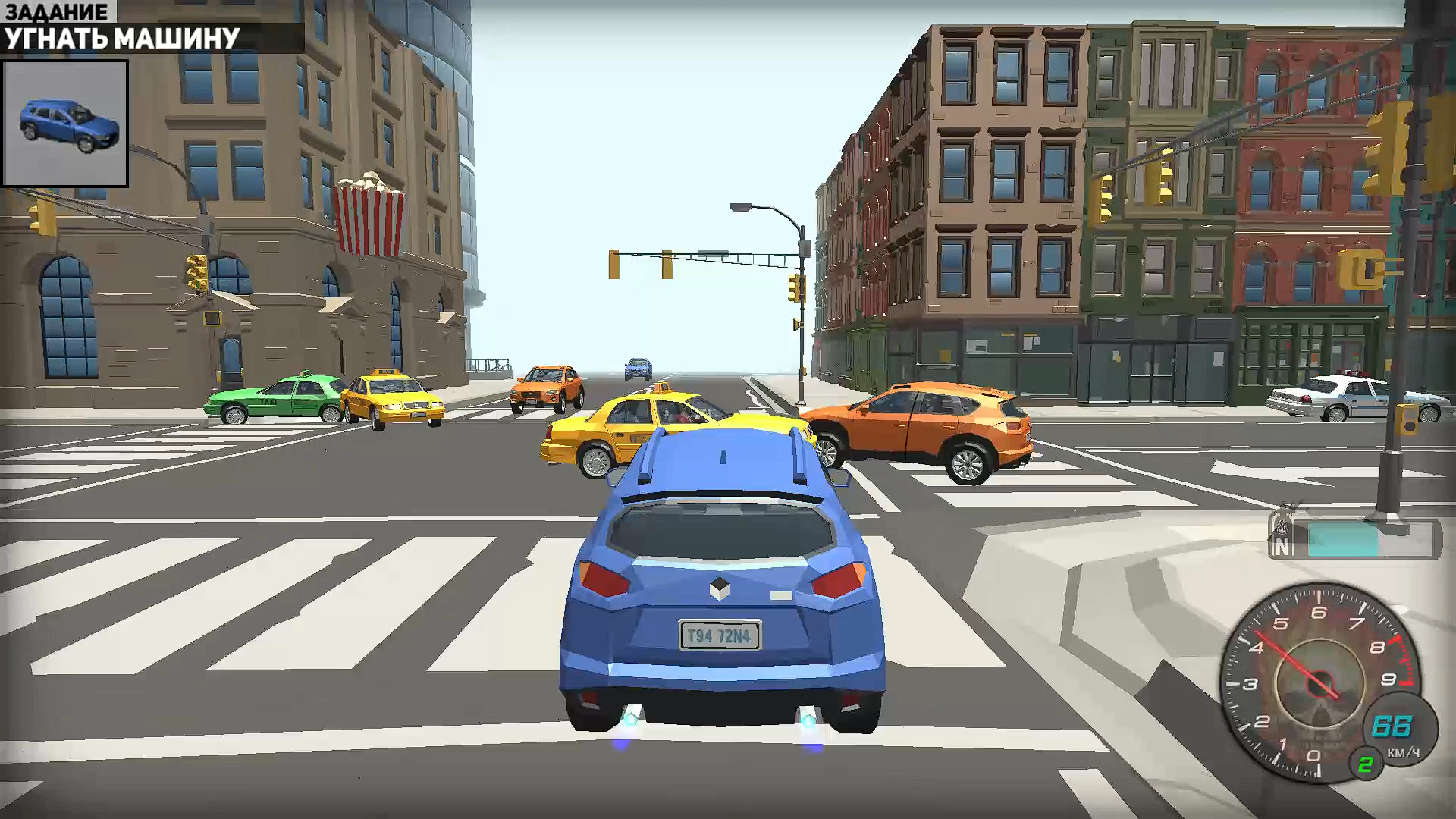The width and height of the screenshot is (1456, 819).
Task: Click the green gear number 2 circle
Action: pos(1367,763)
